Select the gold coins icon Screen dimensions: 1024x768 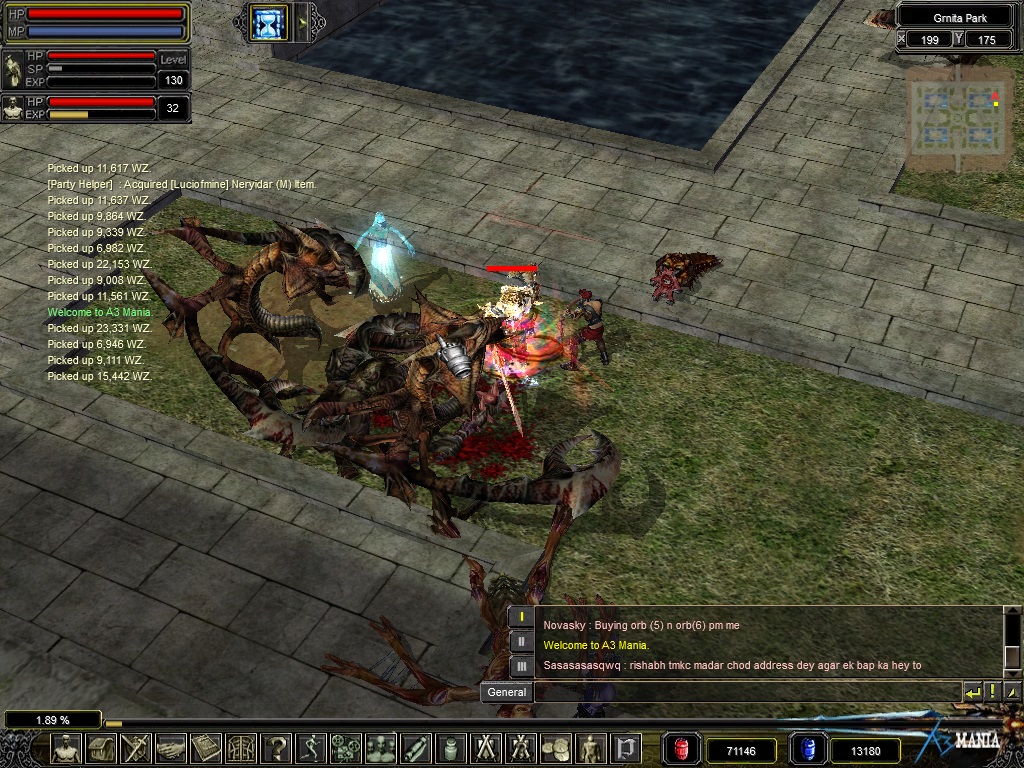[x=556, y=748]
